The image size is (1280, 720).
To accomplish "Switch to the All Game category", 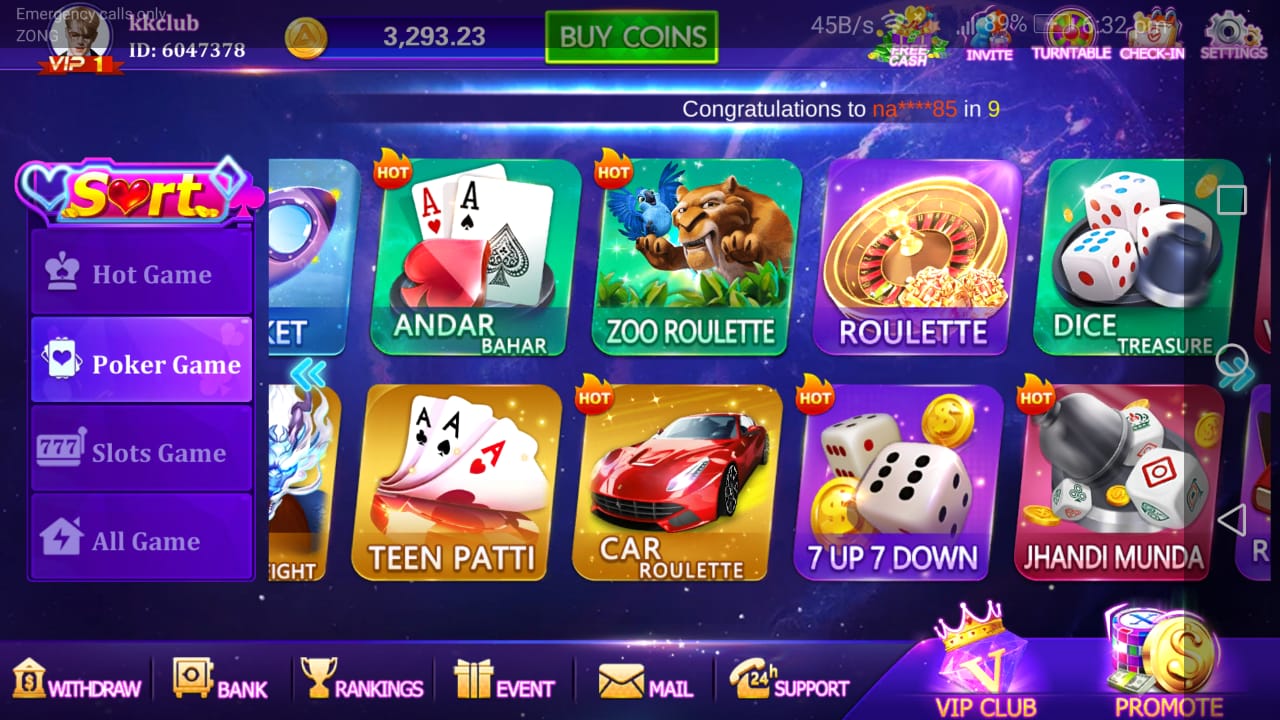I will [141, 539].
